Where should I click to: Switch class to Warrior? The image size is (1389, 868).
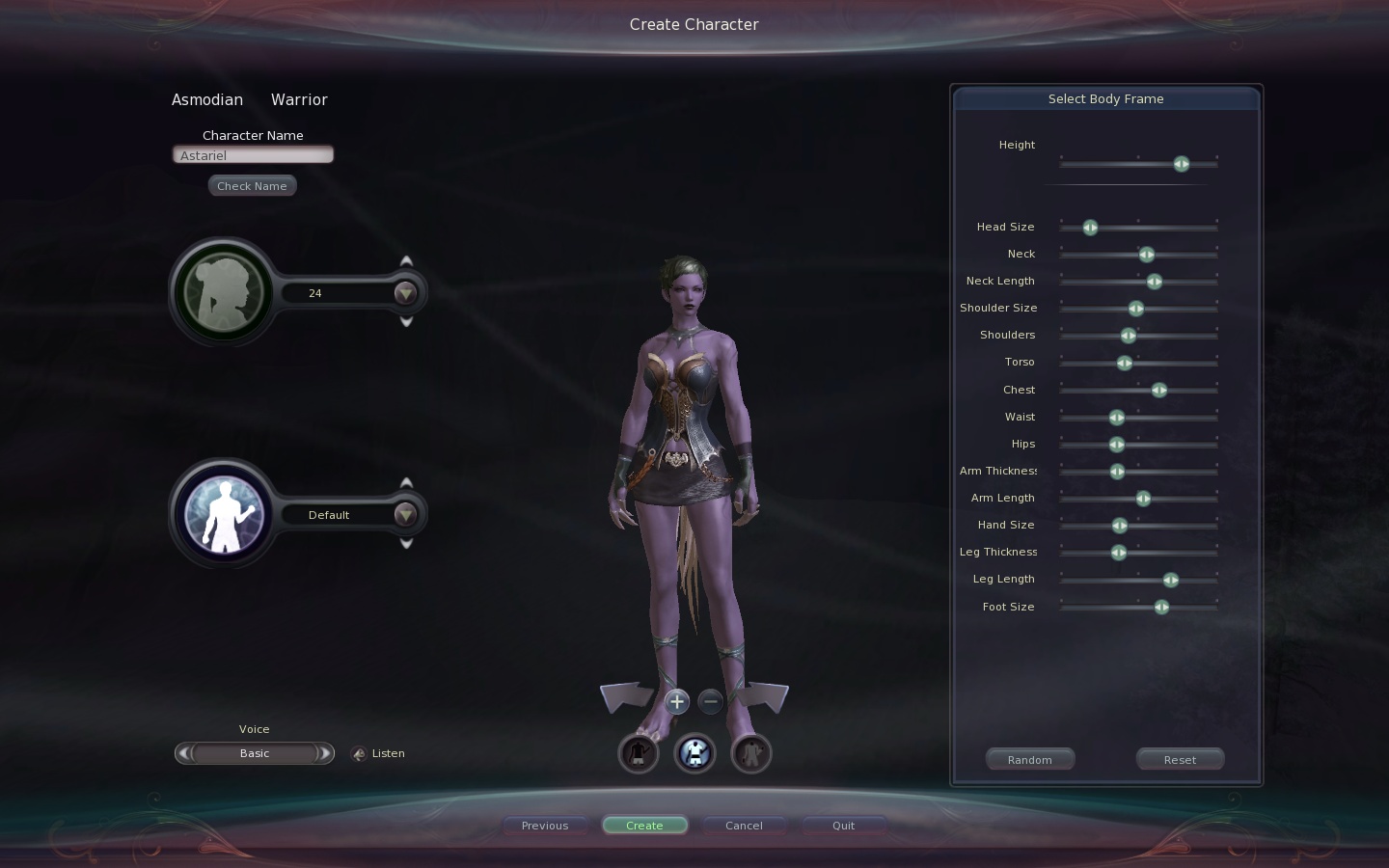tap(299, 99)
